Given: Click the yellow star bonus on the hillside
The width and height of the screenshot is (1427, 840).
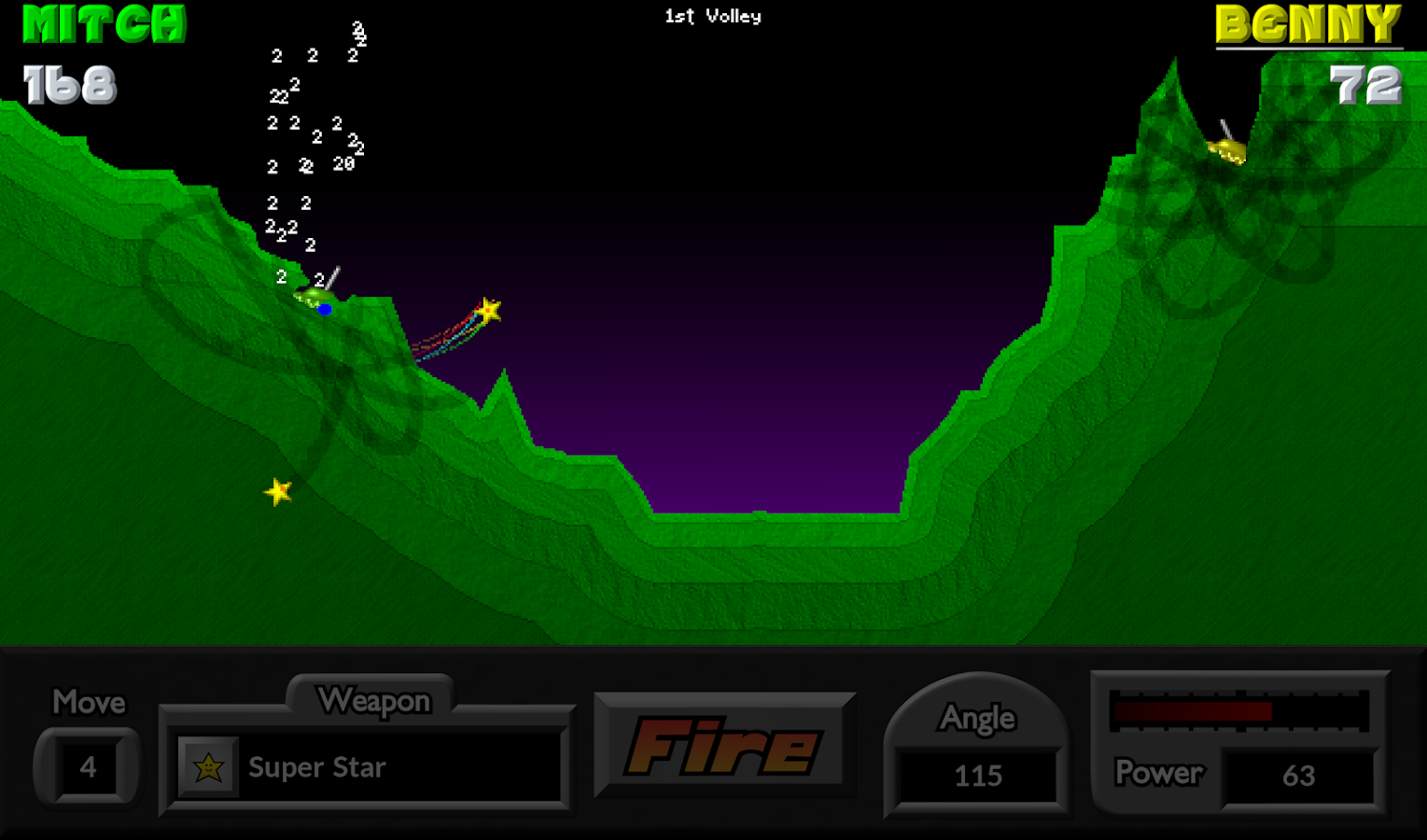Looking at the screenshot, I should pyautogui.click(x=277, y=492).
